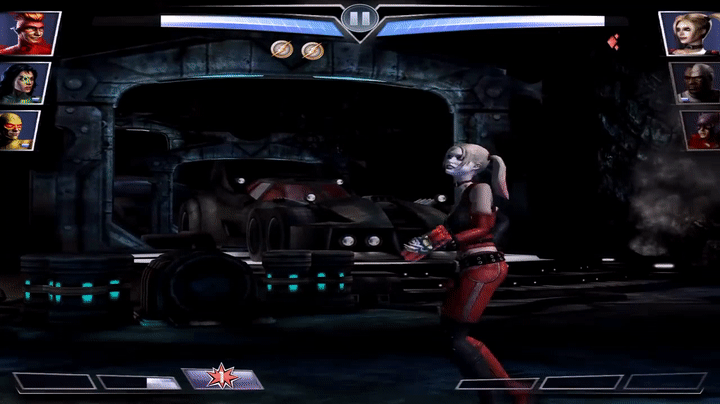Tag in the yellow-masked teammate portrait
This screenshot has height=404, width=720.
(x=20, y=129)
